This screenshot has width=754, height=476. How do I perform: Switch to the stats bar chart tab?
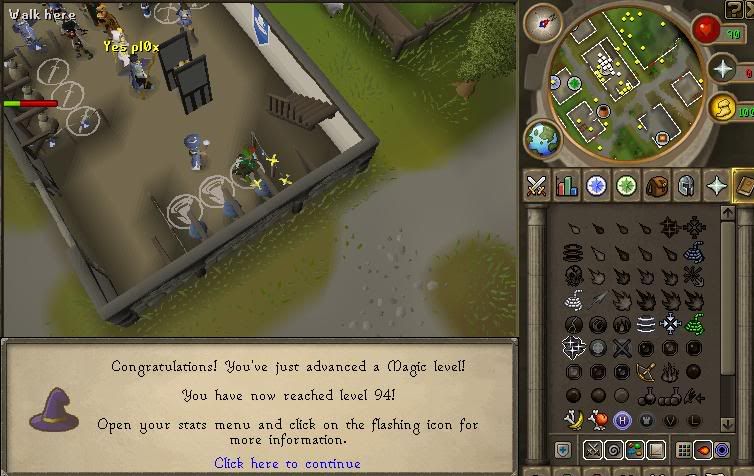(567, 185)
